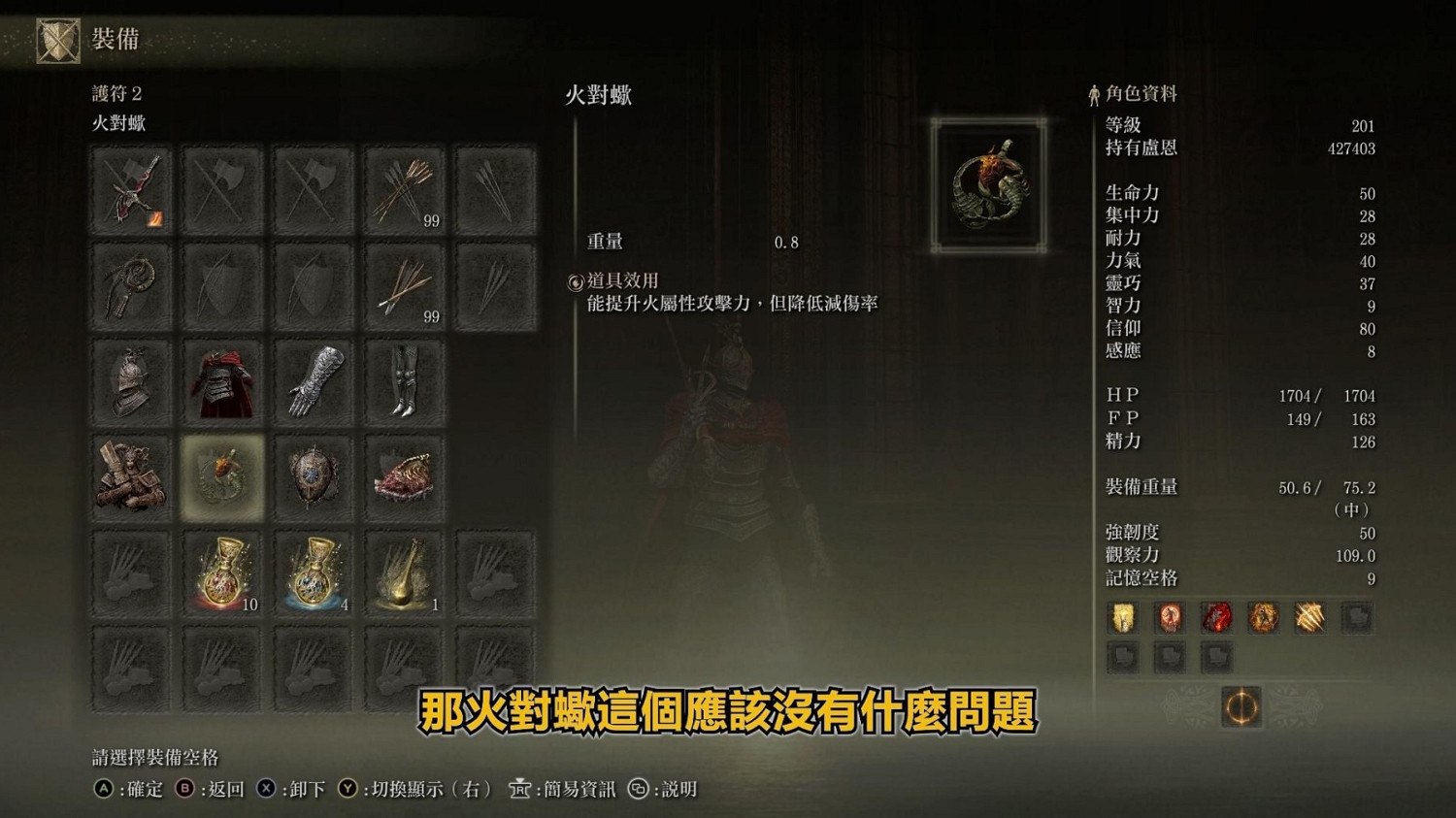
Task: Select the Cerulean Flask with 4 charges
Action: (312, 572)
